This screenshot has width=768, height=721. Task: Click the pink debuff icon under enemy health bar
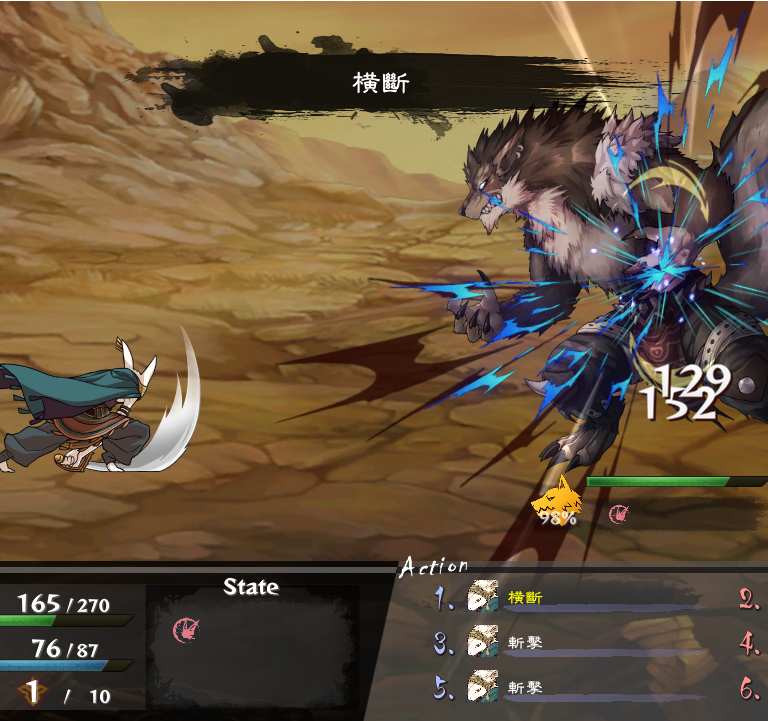(620, 514)
